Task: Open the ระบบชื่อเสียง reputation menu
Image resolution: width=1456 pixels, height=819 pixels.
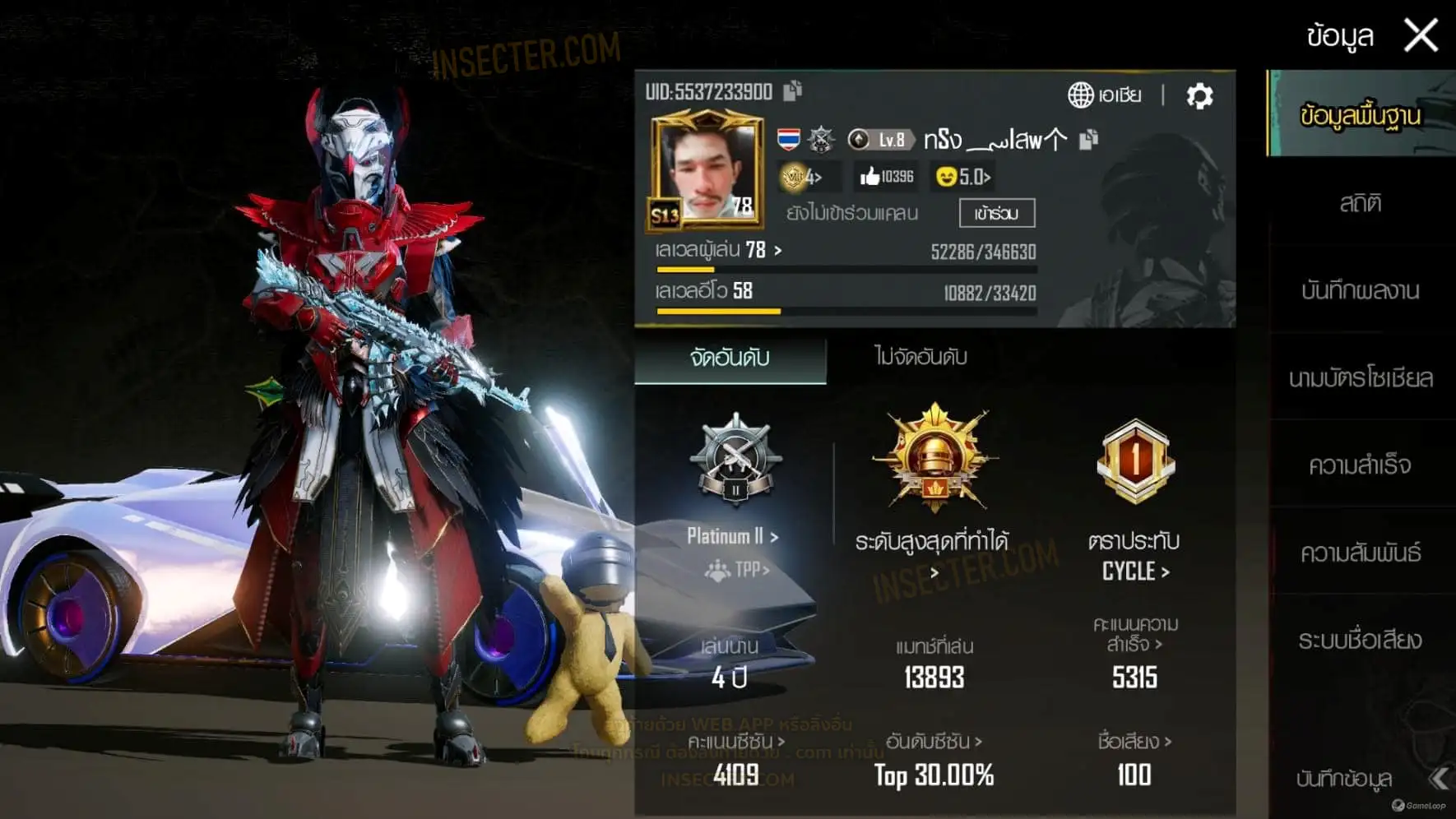Action: (x=1360, y=640)
